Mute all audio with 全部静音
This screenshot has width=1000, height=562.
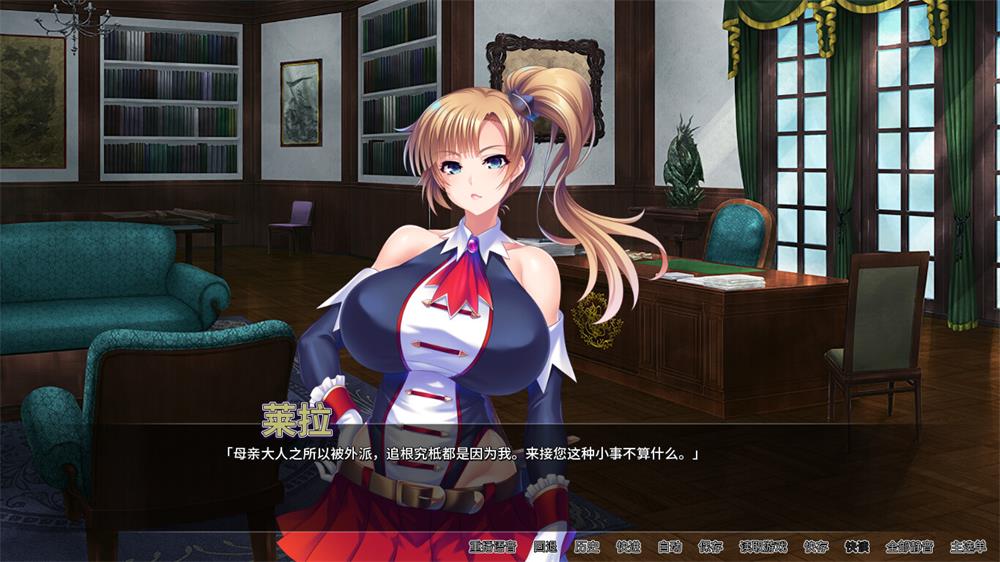point(909,547)
